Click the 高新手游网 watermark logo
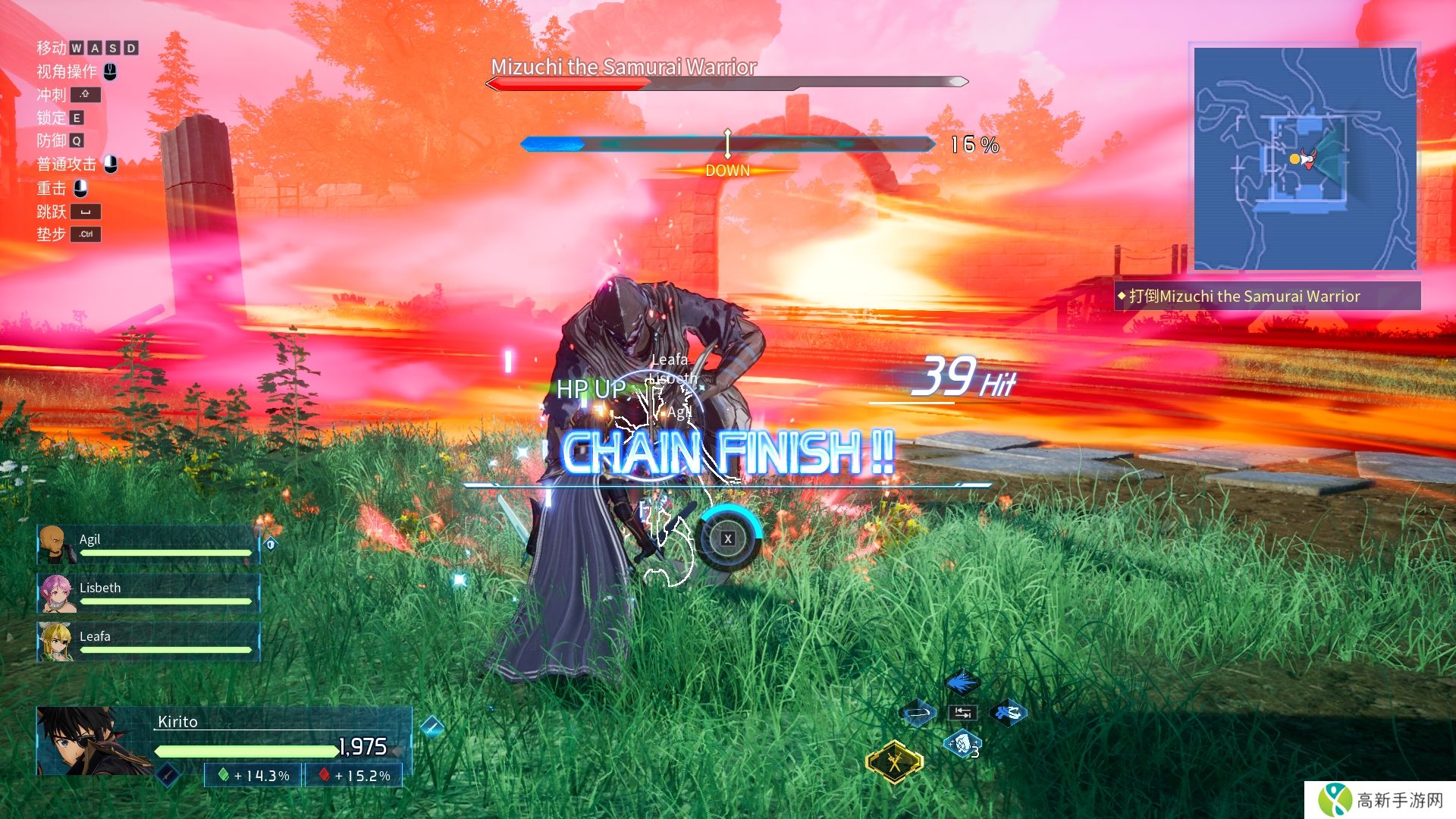The image size is (1456, 819). click(1382, 800)
